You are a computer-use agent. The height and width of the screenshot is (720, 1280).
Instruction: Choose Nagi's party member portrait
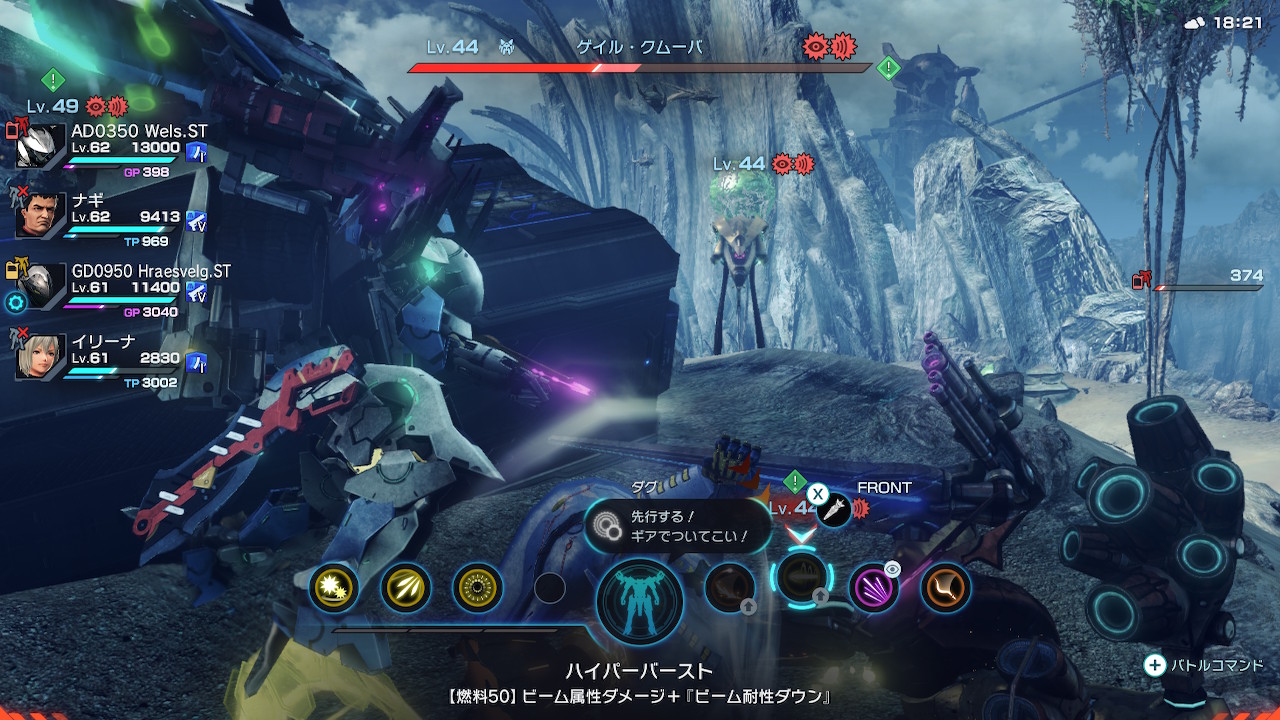[41, 216]
